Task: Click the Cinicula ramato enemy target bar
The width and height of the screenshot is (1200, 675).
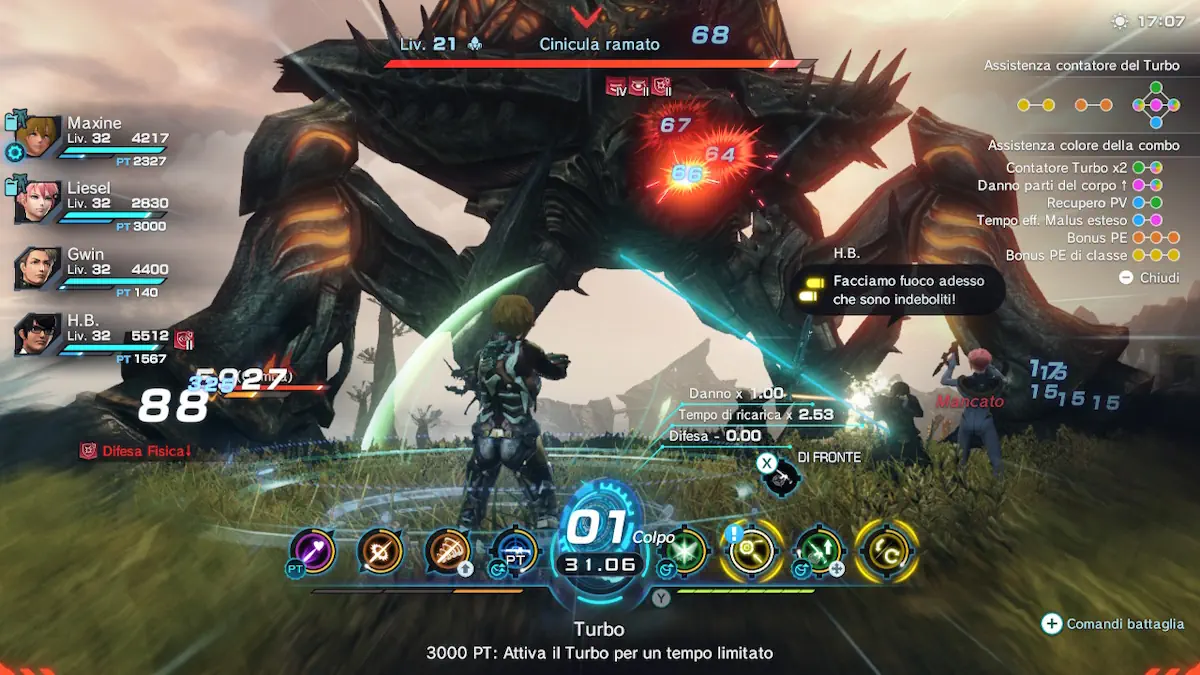Action: tap(600, 63)
